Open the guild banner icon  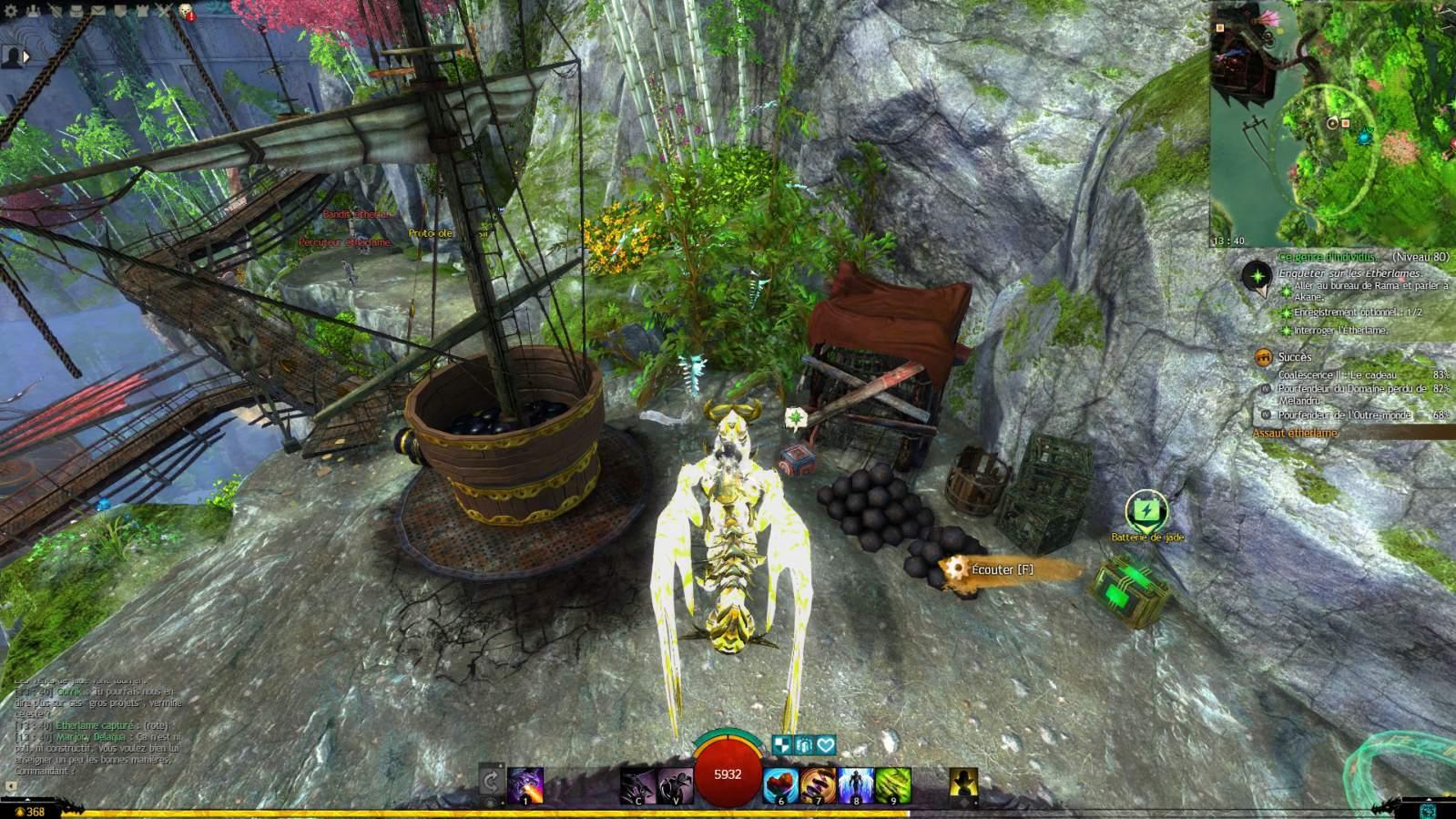coord(120,12)
